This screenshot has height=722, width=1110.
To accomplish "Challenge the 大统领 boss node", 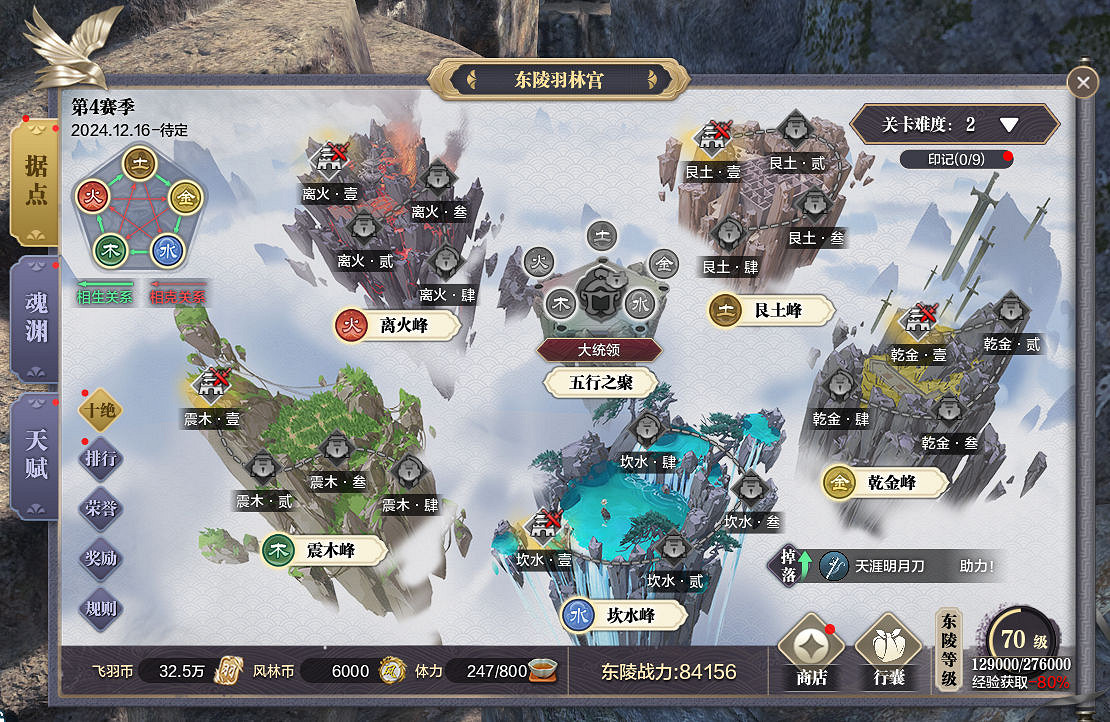I will click(598, 302).
